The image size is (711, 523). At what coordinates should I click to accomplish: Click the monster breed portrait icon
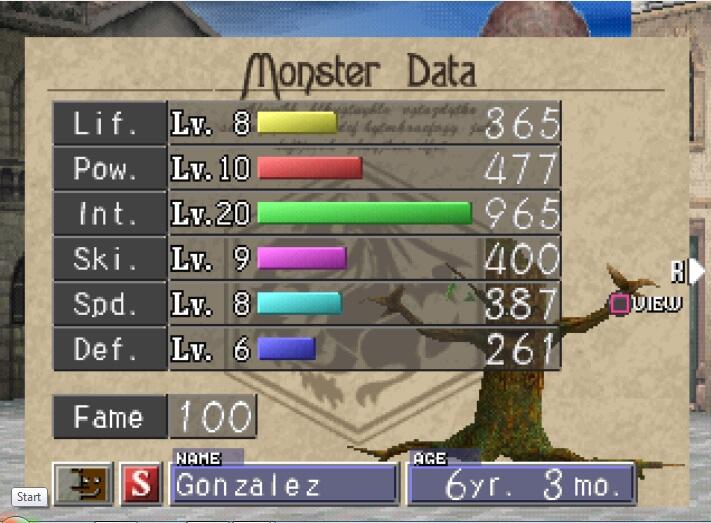pos(83,485)
